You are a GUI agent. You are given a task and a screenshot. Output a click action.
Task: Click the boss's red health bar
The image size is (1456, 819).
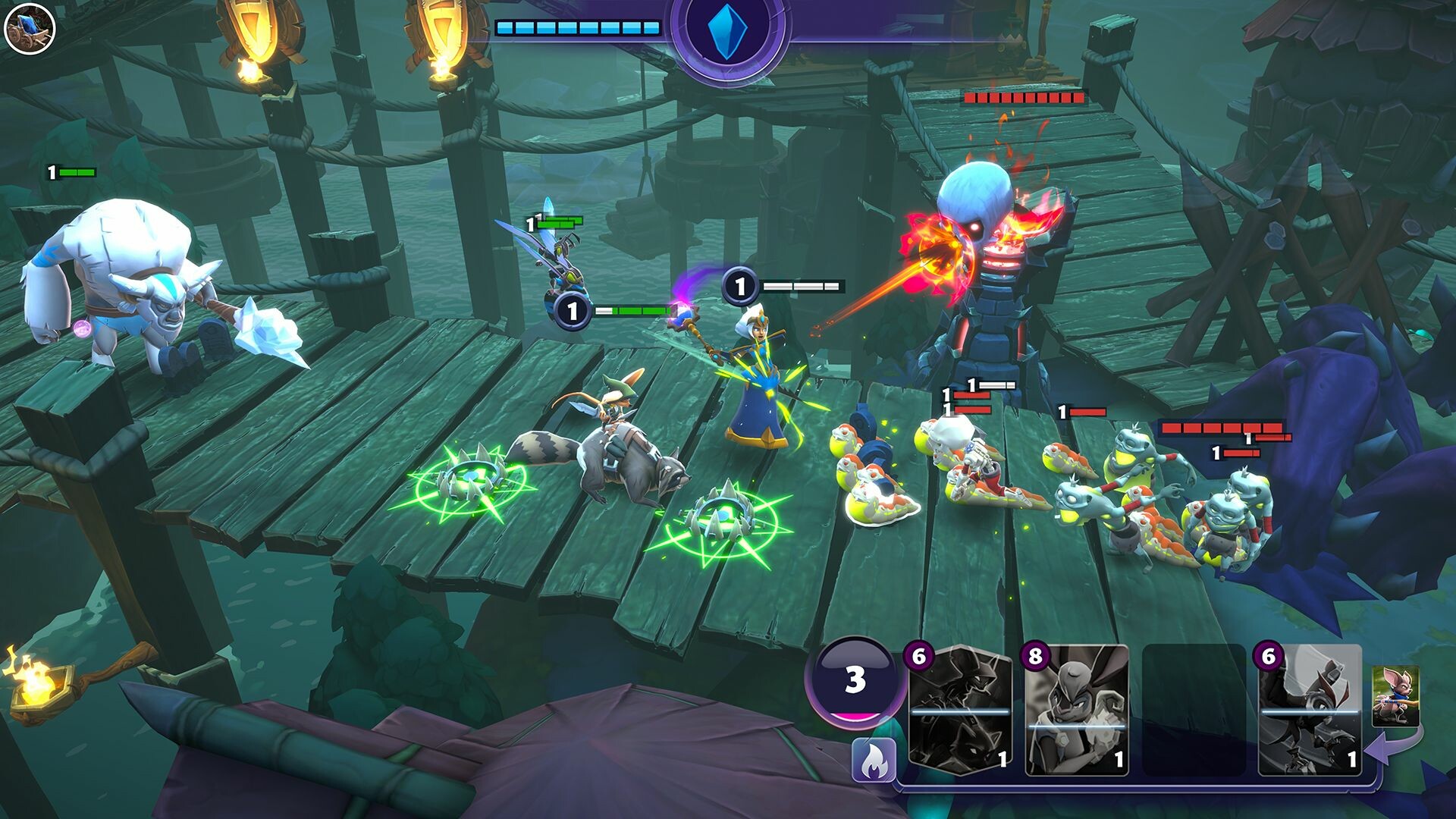click(1025, 97)
